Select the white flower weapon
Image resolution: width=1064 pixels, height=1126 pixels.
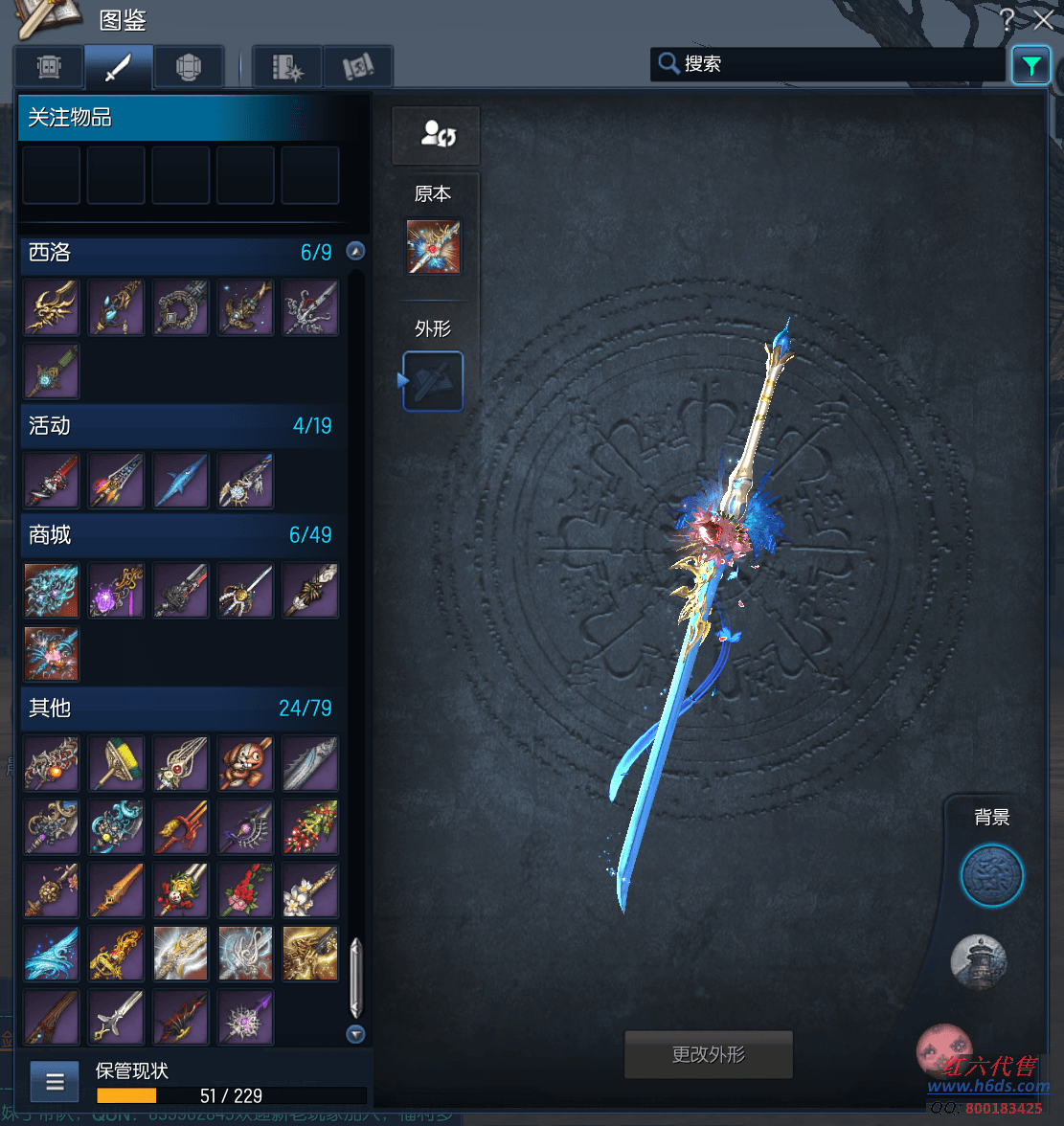coord(310,890)
